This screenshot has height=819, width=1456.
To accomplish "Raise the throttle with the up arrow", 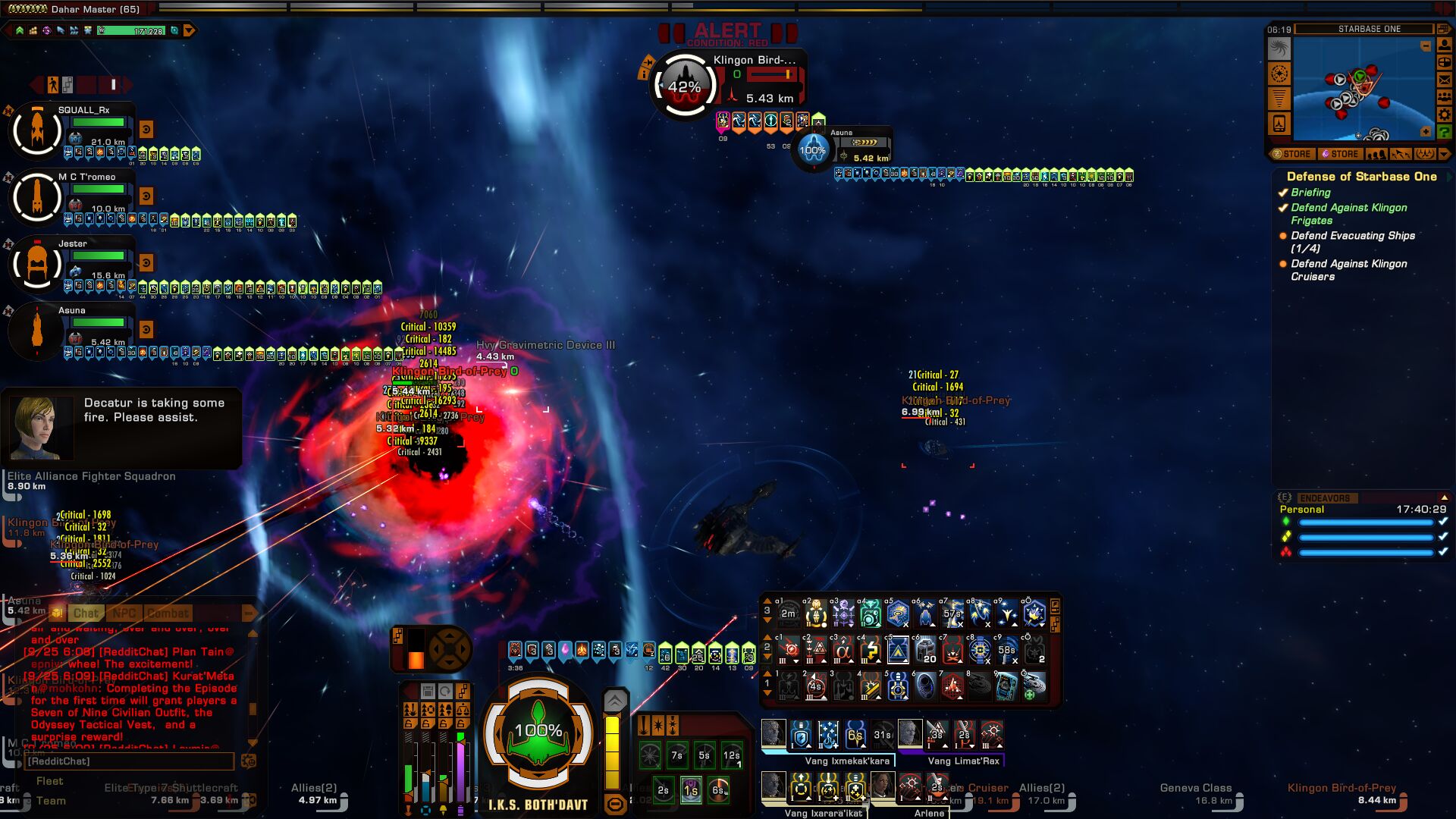I will [615, 701].
